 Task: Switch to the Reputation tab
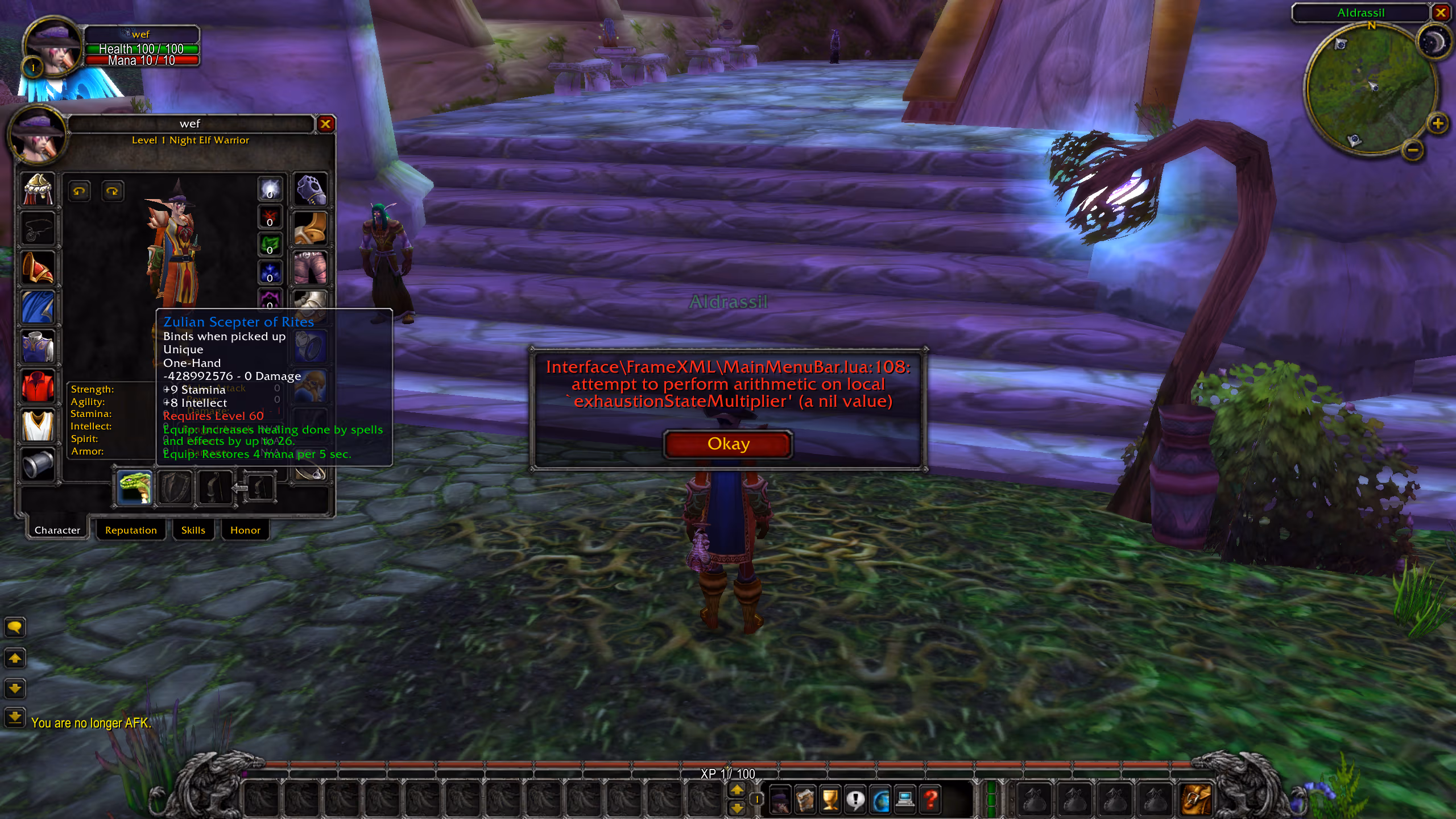coord(131,530)
